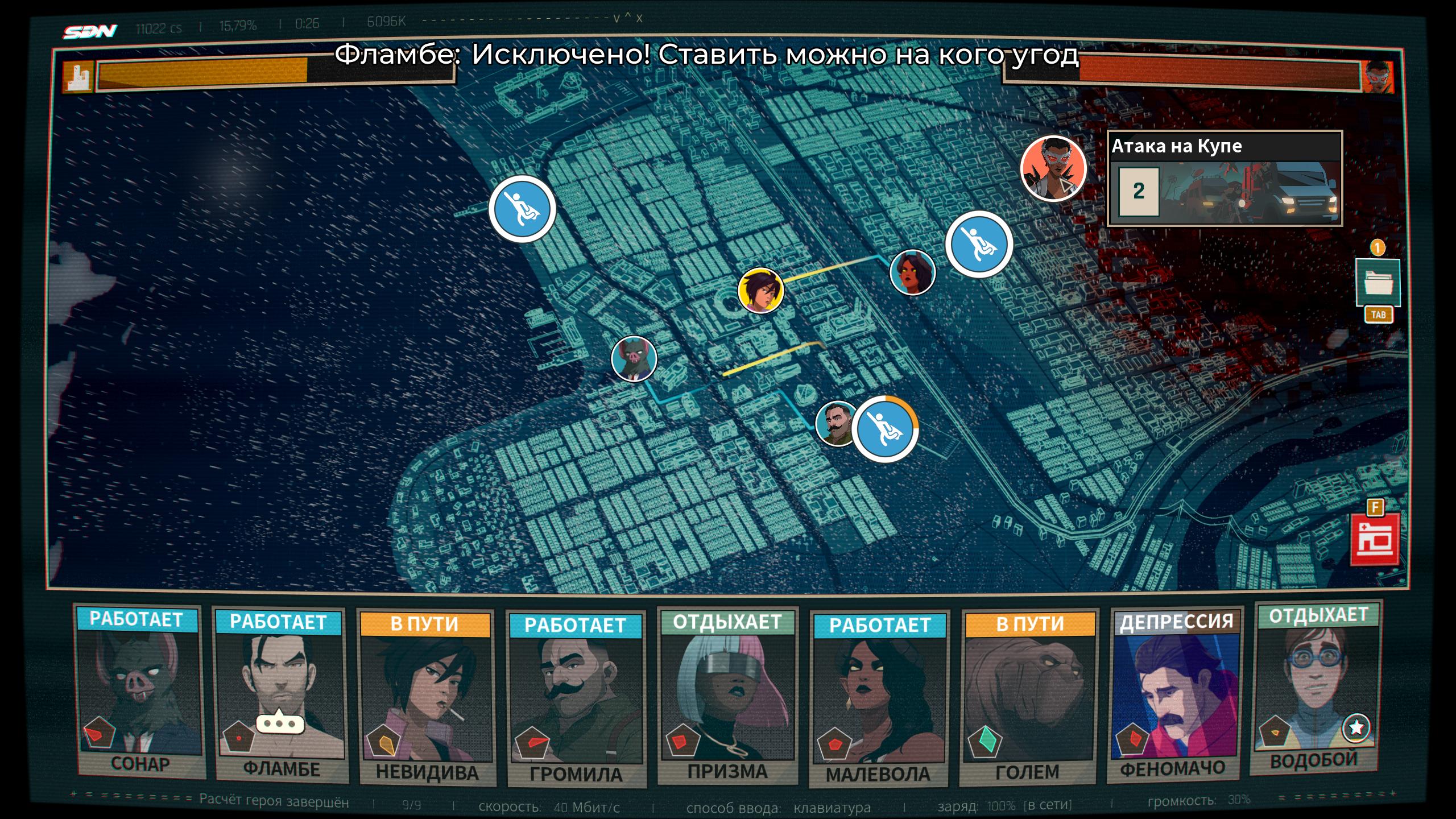This screenshot has width=1456, height=819.
Task: Open Фламбе's speech bubble icon
Action: (x=280, y=723)
